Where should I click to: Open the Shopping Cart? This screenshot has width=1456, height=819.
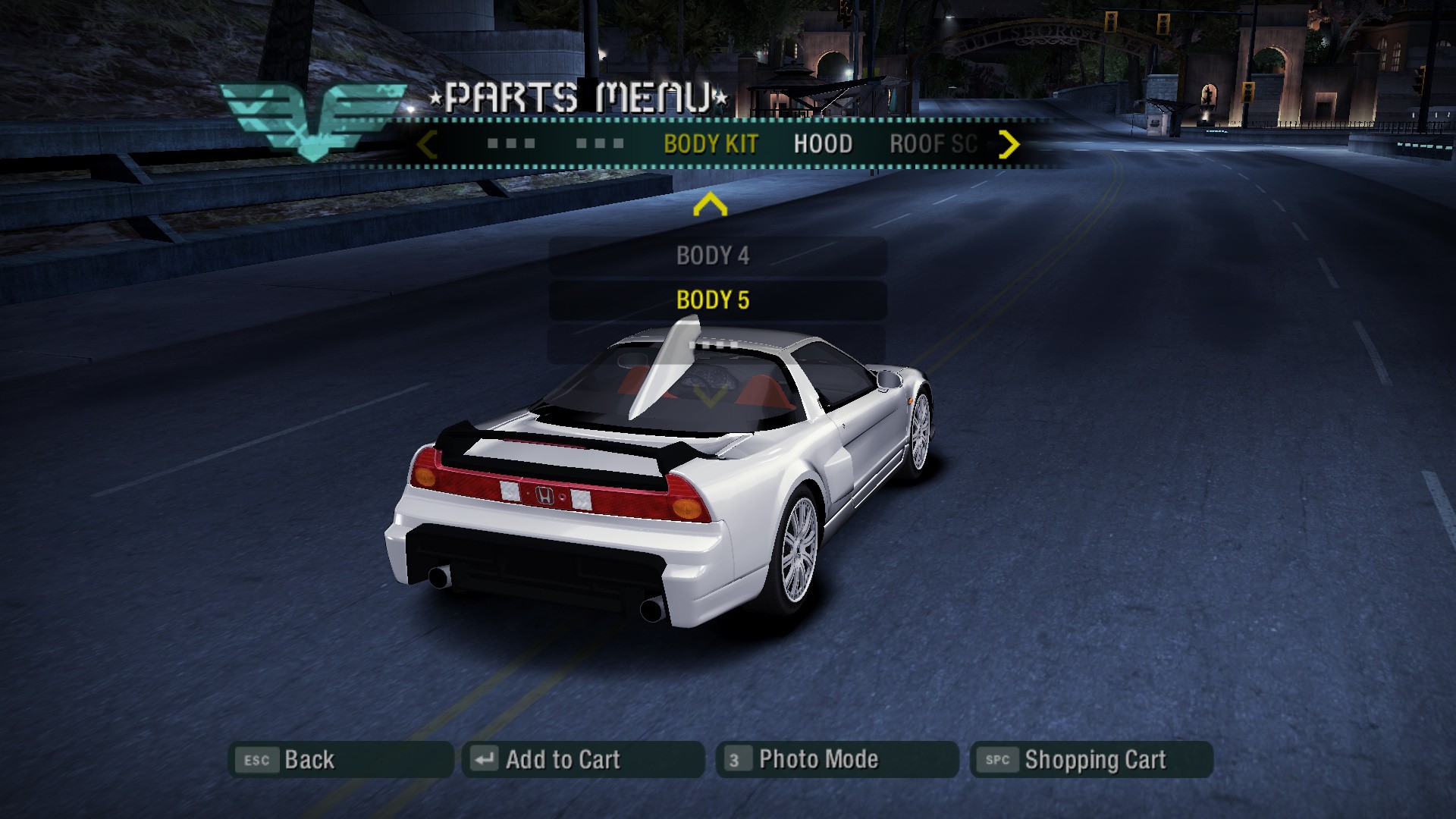click(x=1090, y=760)
